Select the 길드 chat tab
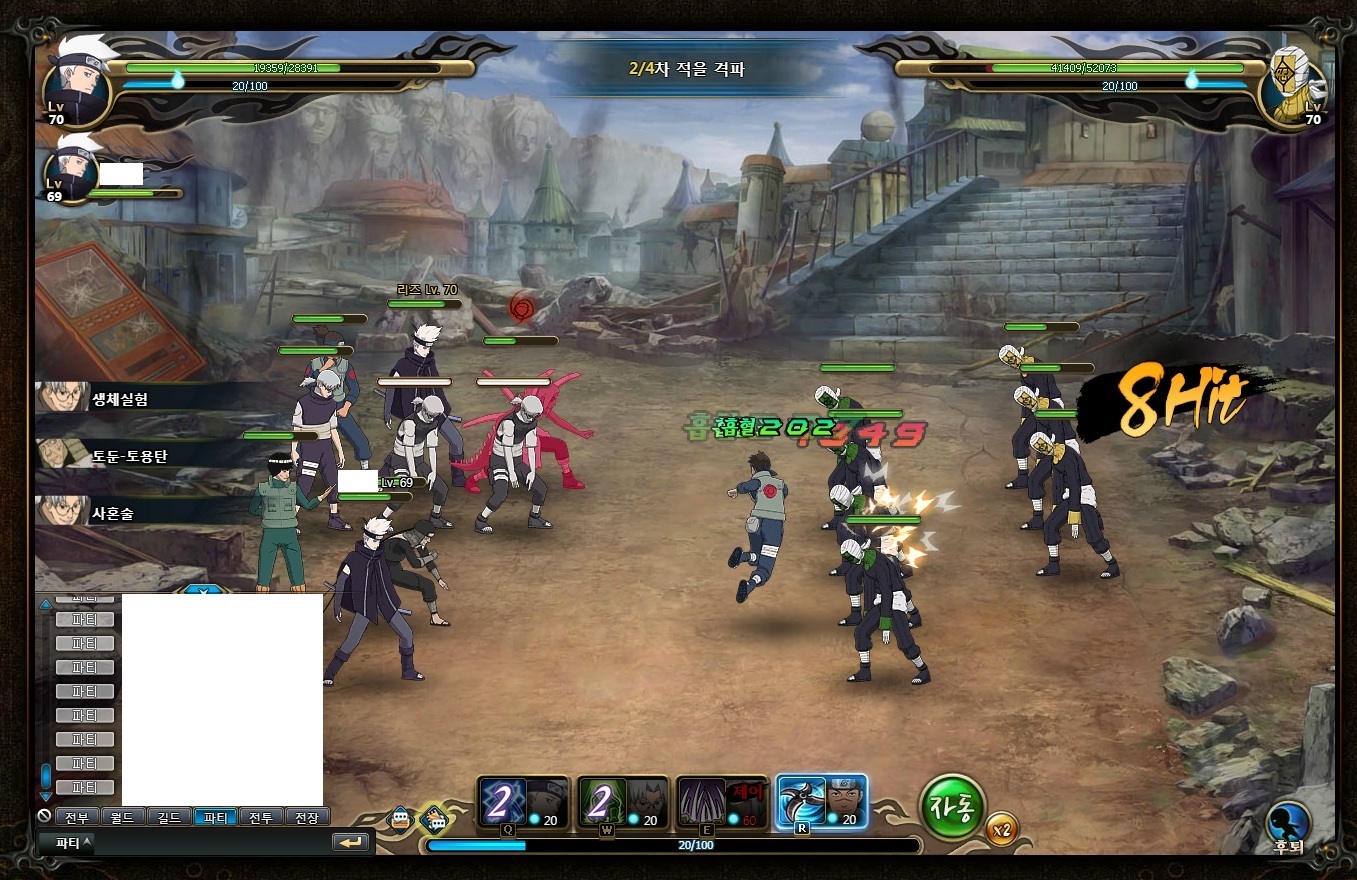 (170, 817)
